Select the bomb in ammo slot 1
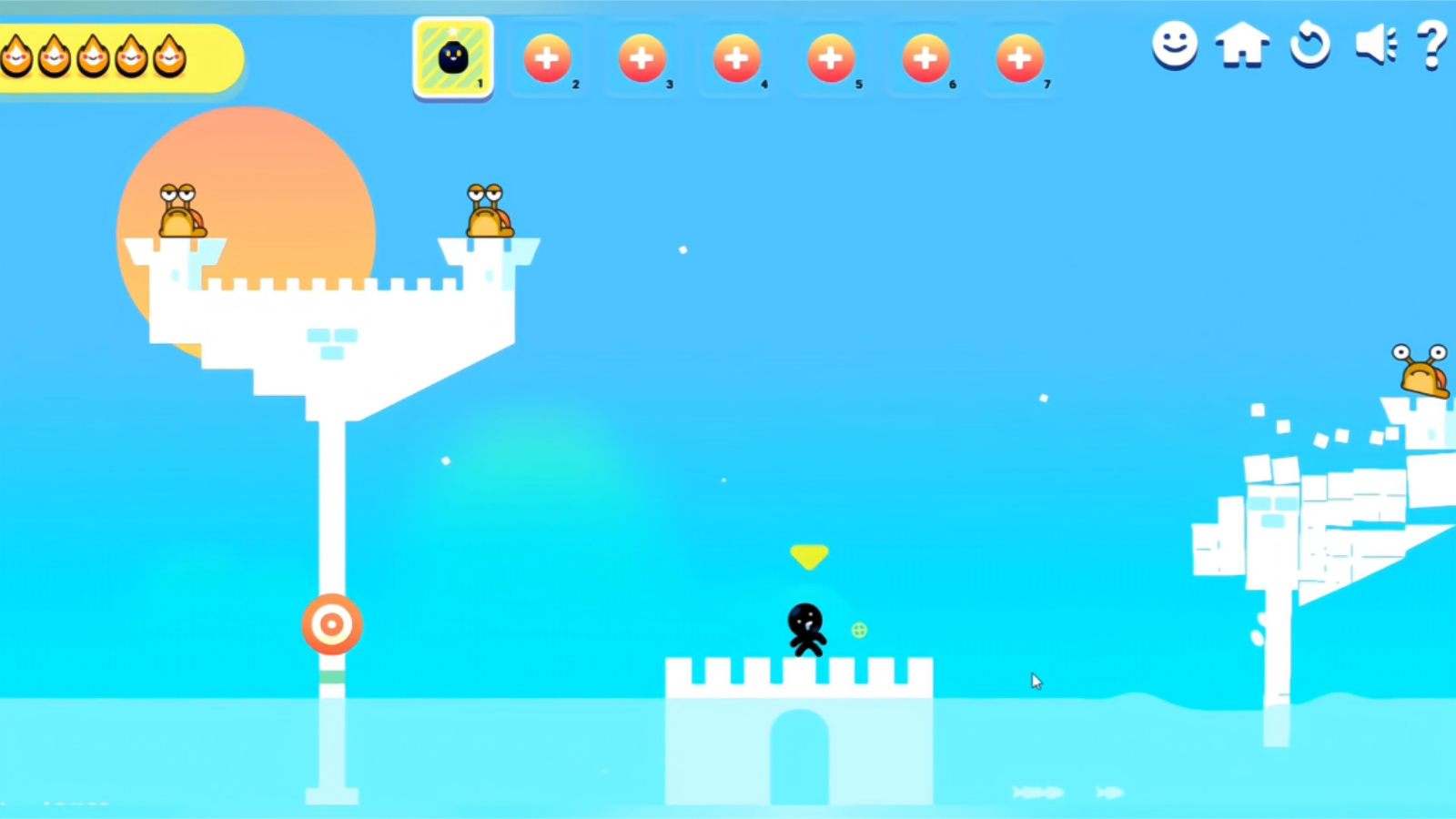 [x=452, y=57]
